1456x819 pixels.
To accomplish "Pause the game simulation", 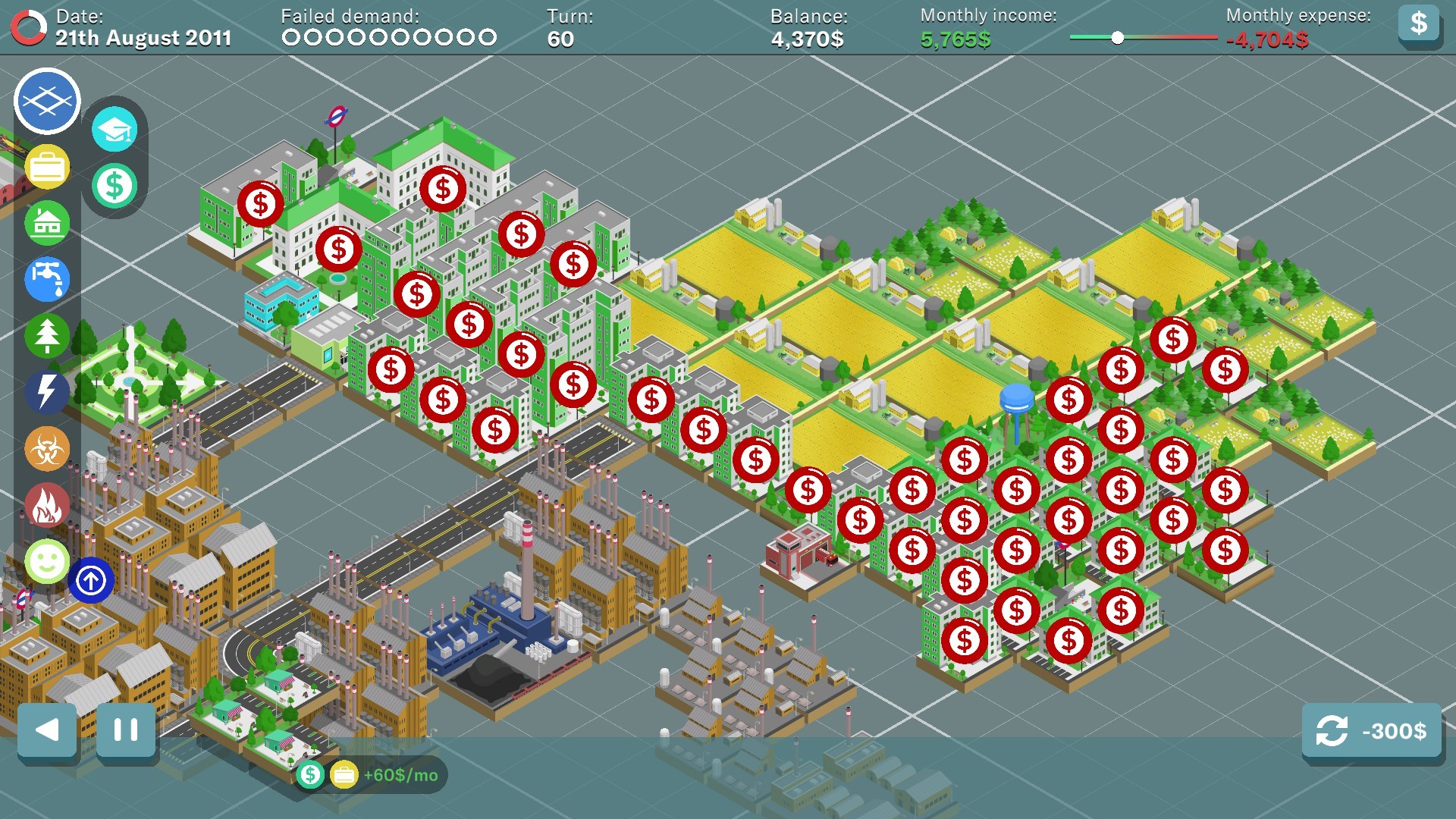I will [124, 731].
